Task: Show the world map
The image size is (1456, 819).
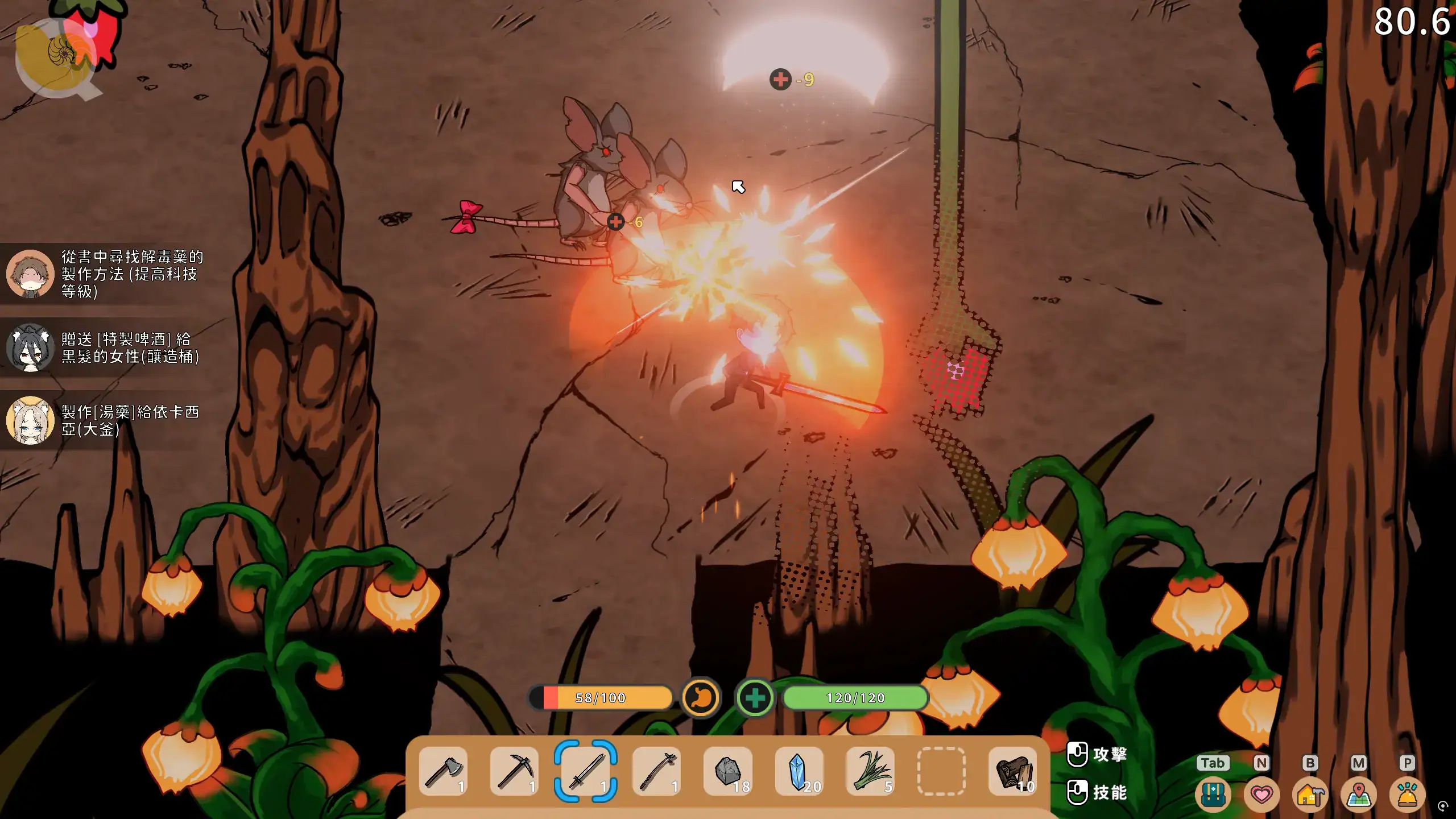Action: [x=1359, y=794]
